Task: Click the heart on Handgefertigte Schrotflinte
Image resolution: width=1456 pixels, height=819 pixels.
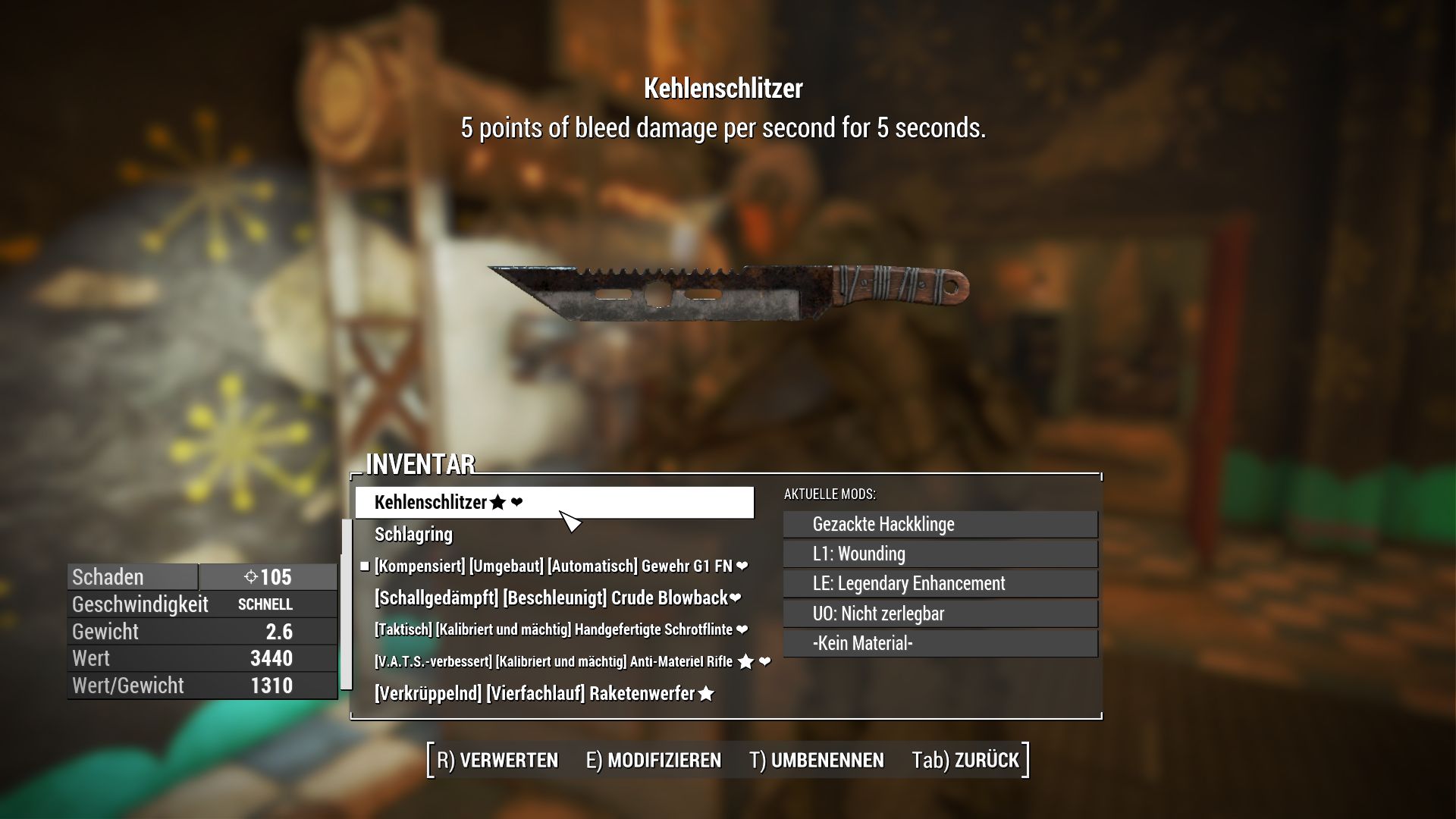Action: (x=741, y=629)
